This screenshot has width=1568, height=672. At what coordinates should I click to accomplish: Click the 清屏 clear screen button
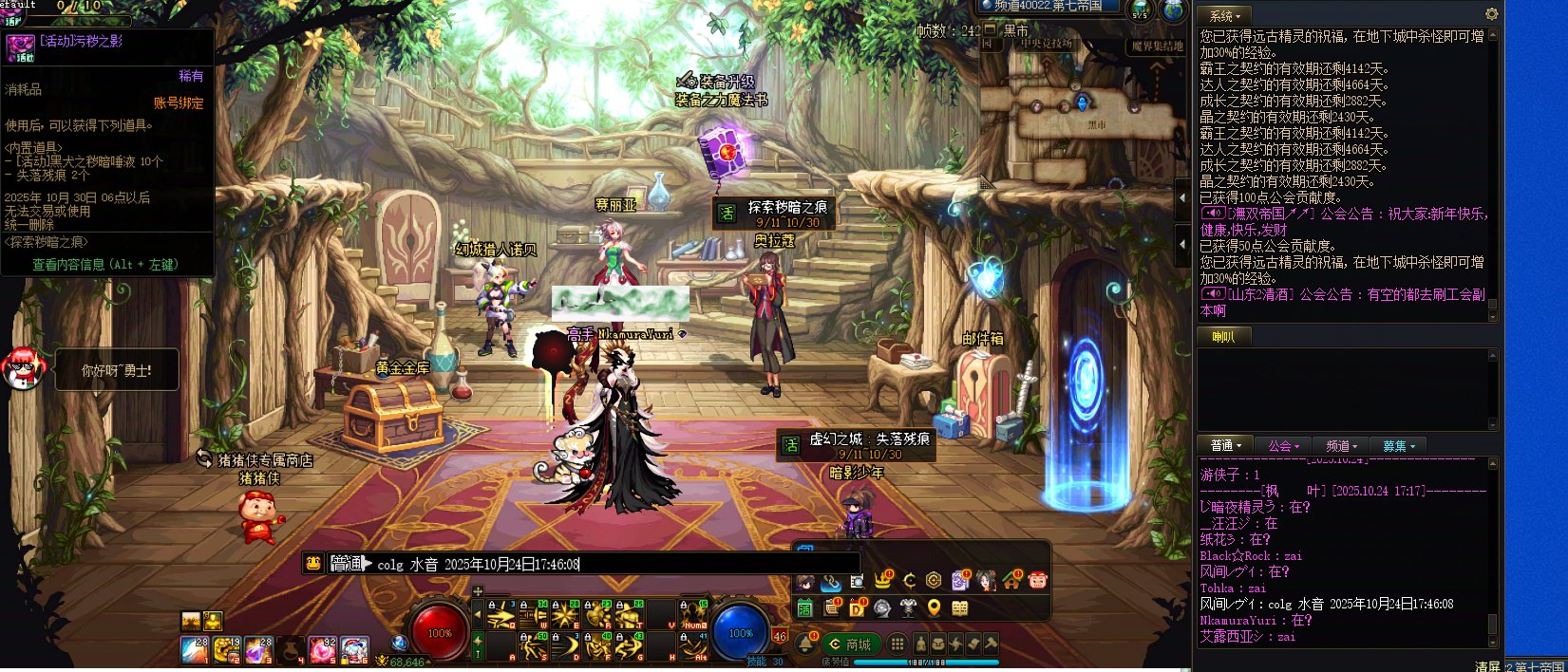[1487, 666]
